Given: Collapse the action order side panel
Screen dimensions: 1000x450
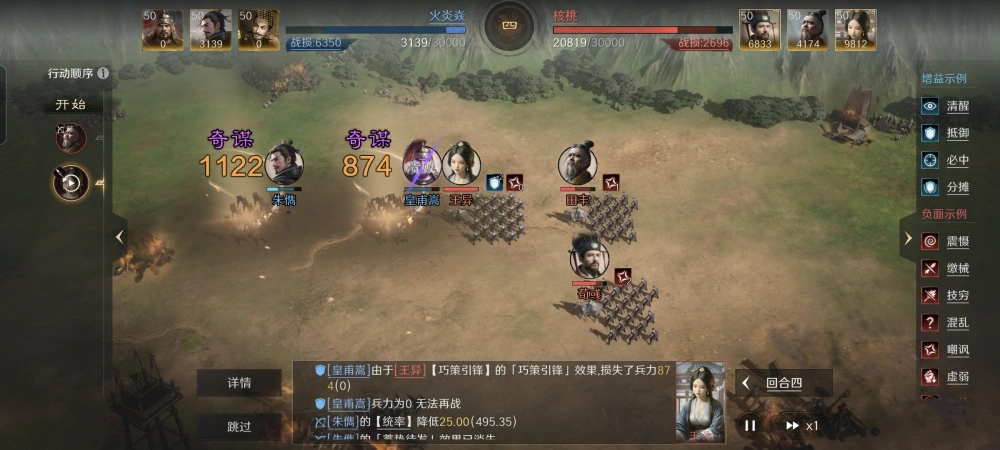Looking at the screenshot, I should click(119, 237).
